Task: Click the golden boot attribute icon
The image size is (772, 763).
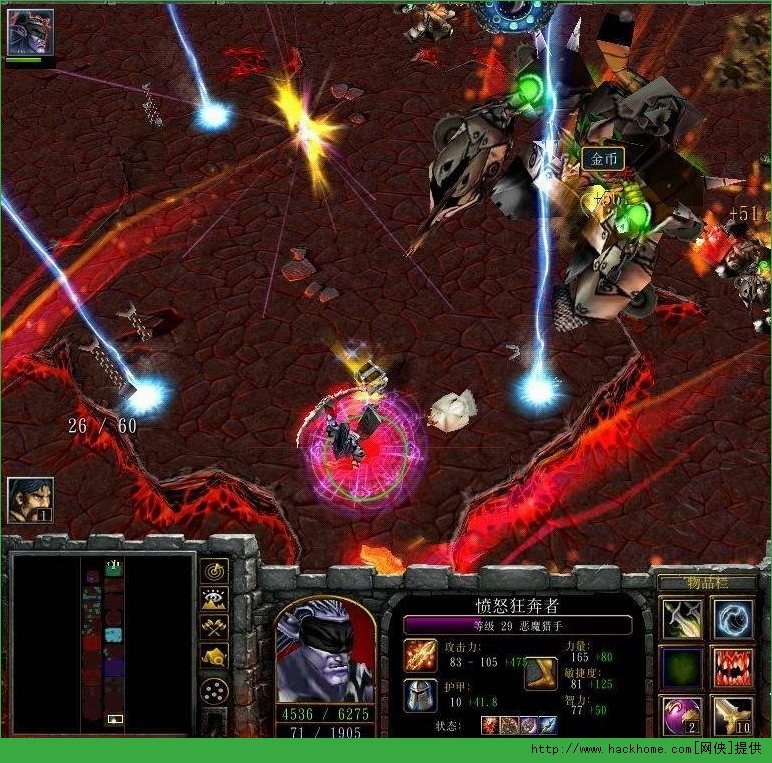Action: click(540, 673)
